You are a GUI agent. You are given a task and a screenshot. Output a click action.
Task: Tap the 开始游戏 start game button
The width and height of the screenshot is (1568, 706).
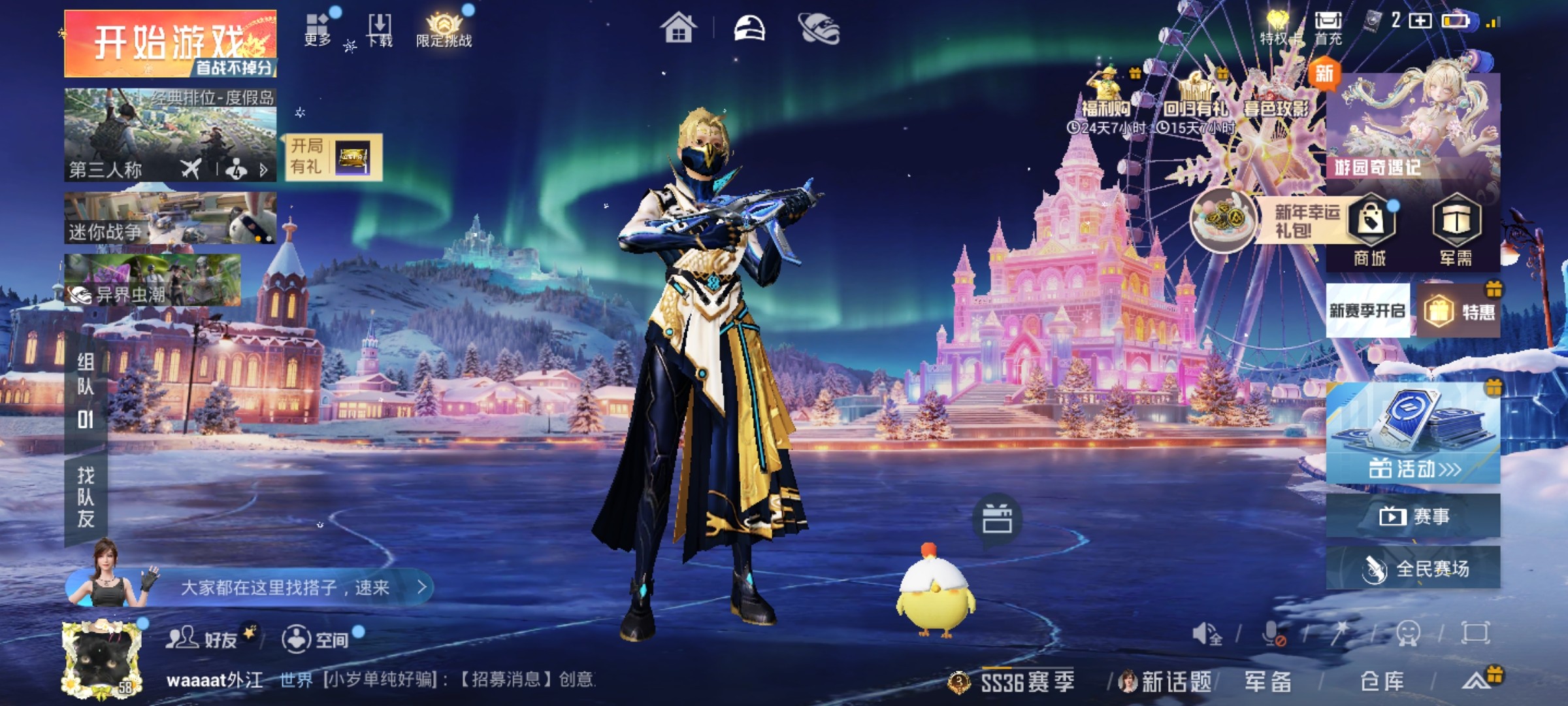pos(170,43)
